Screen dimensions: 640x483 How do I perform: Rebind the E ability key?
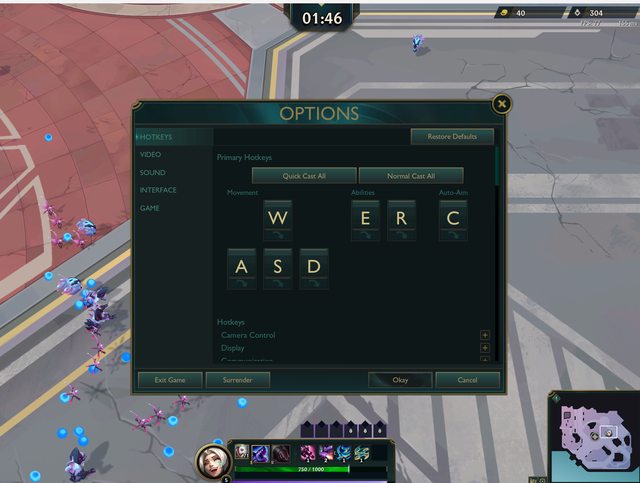coord(365,218)
